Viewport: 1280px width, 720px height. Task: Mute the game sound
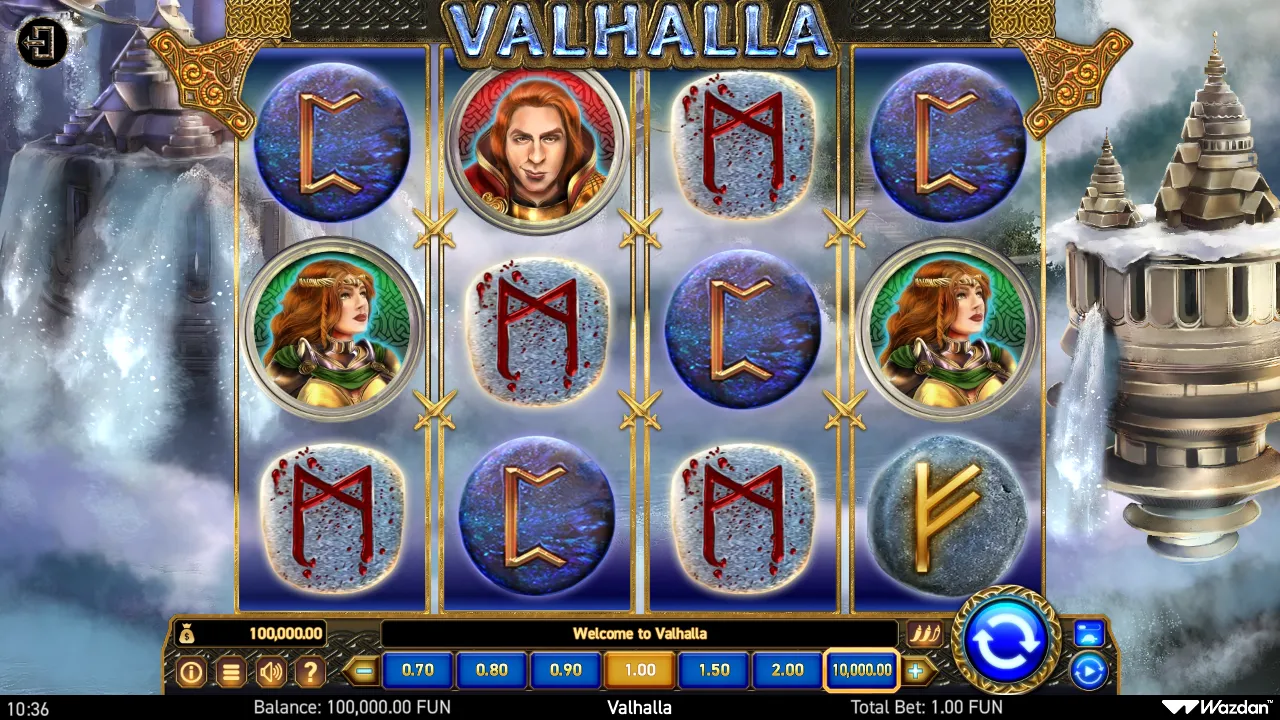[x=270, y=671]
